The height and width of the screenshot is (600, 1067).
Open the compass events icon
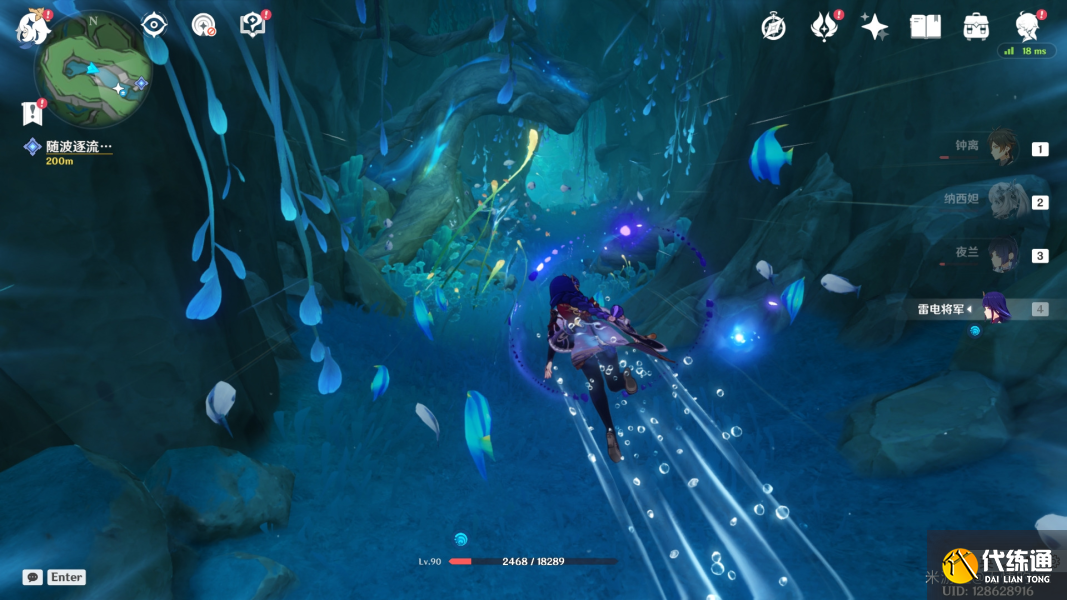[773, 27]
